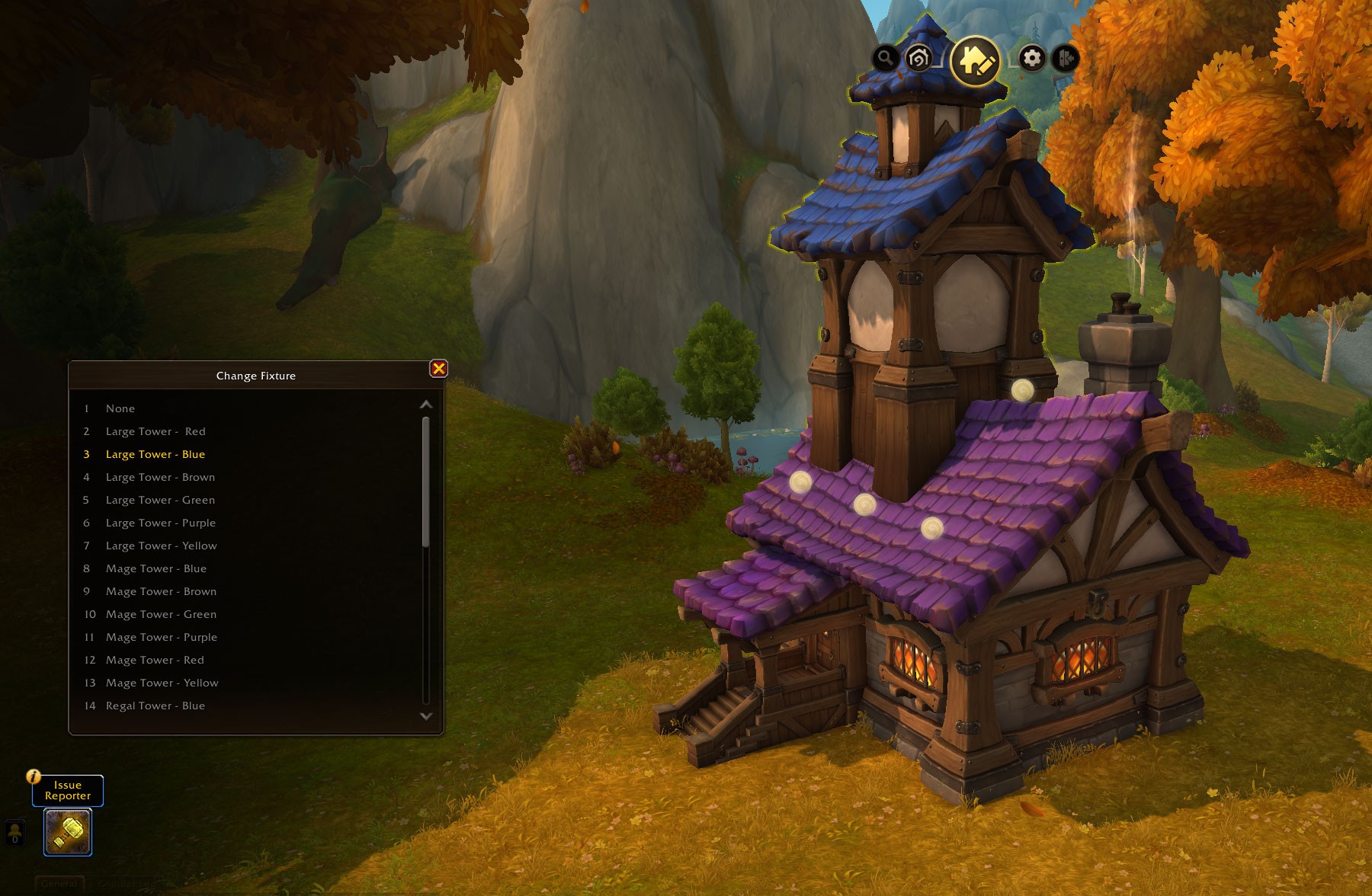Choose Mage Tower - Red fixture
Image resolution: width=1372 pixels, height=896 pixels.
click(155, 660)
